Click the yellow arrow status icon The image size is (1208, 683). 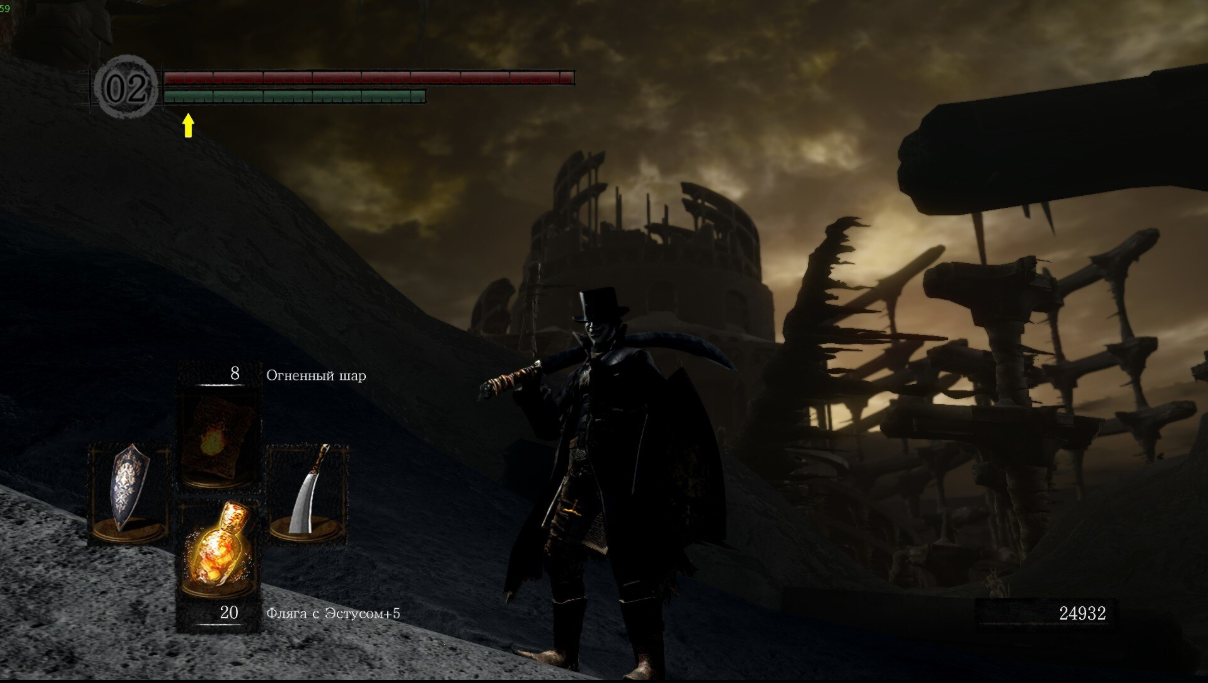pos(188,125)
